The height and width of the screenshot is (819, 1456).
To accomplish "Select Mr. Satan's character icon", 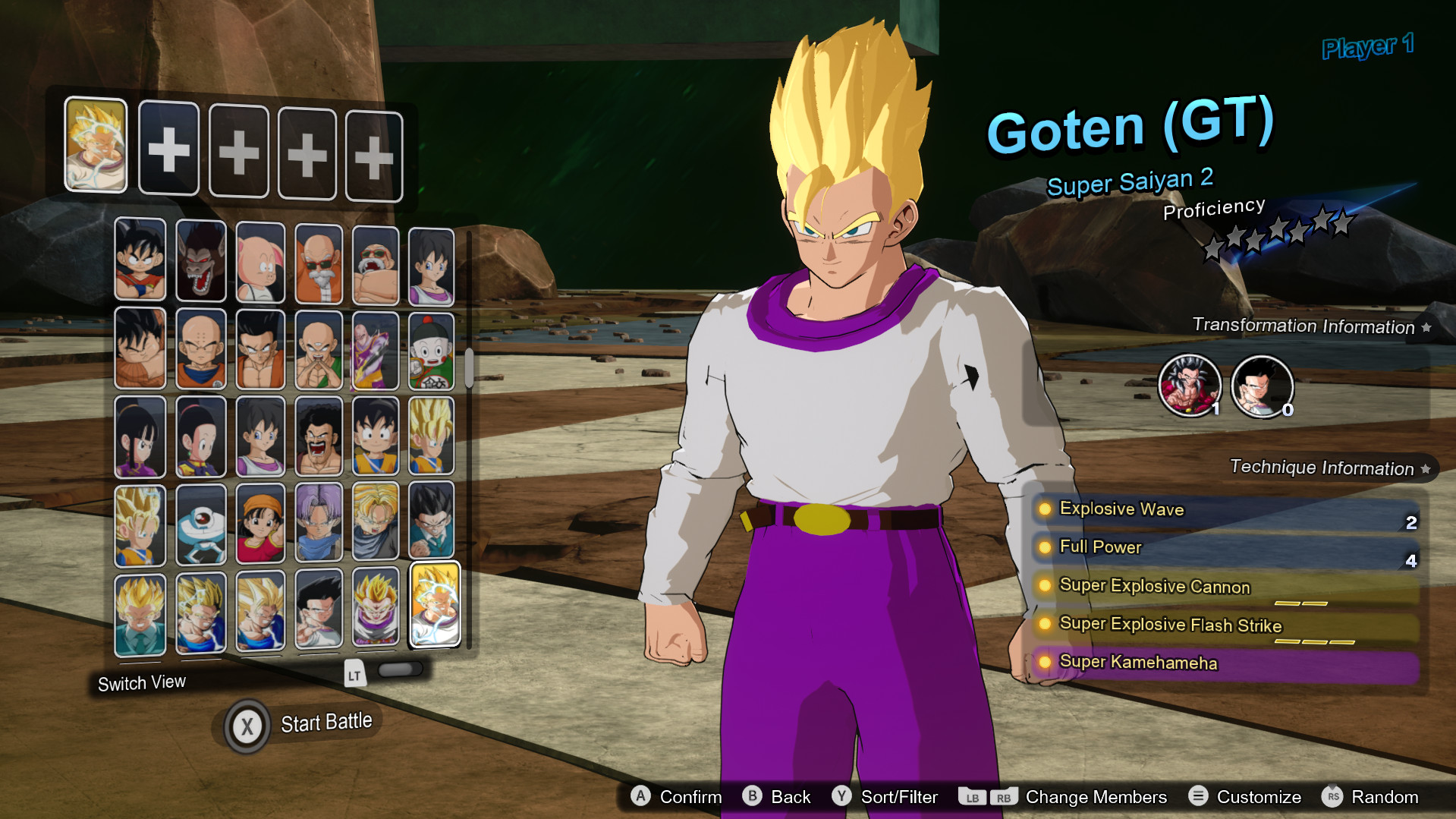I will tap(319, 436).
